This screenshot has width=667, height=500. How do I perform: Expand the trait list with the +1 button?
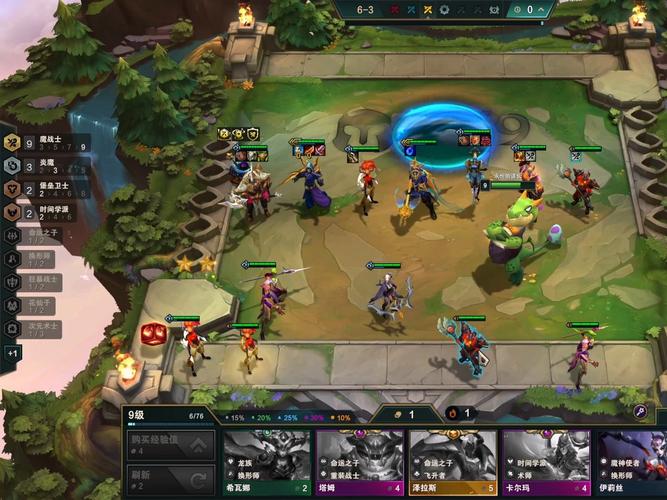point(13,353)
